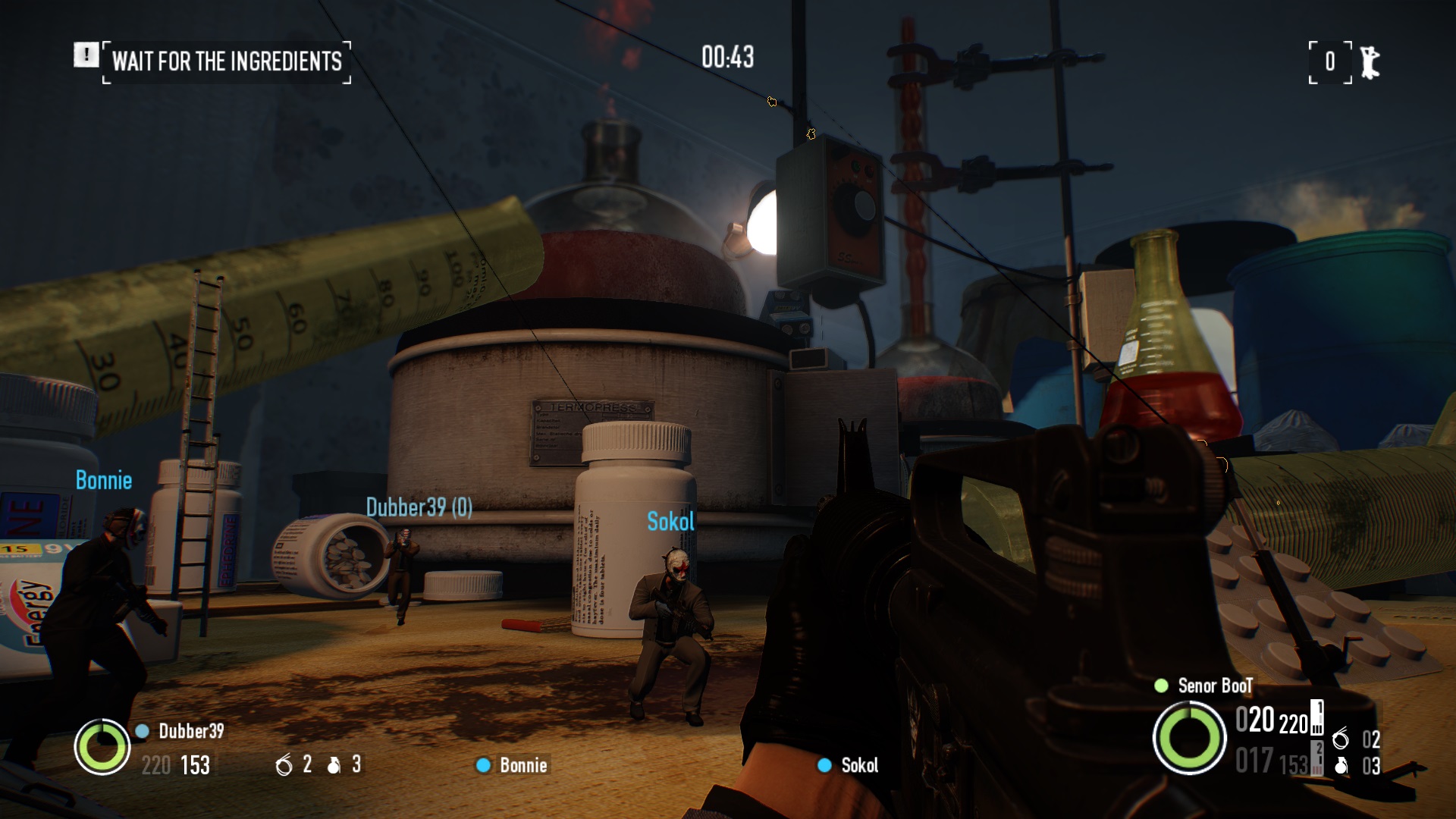Select Sokol's teammate panel with blue dot
The image size is (1456, 819).
pyautogui.click(x=849, y=765)
